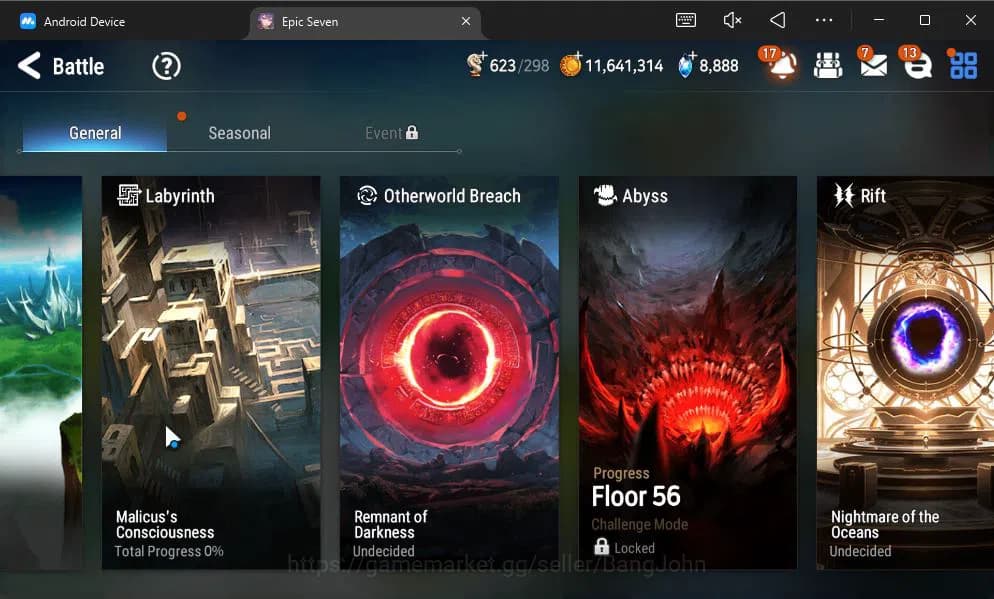Switch to the Seasonal tab
Viewport: 994px width, 599px height.
pos(239,133)
